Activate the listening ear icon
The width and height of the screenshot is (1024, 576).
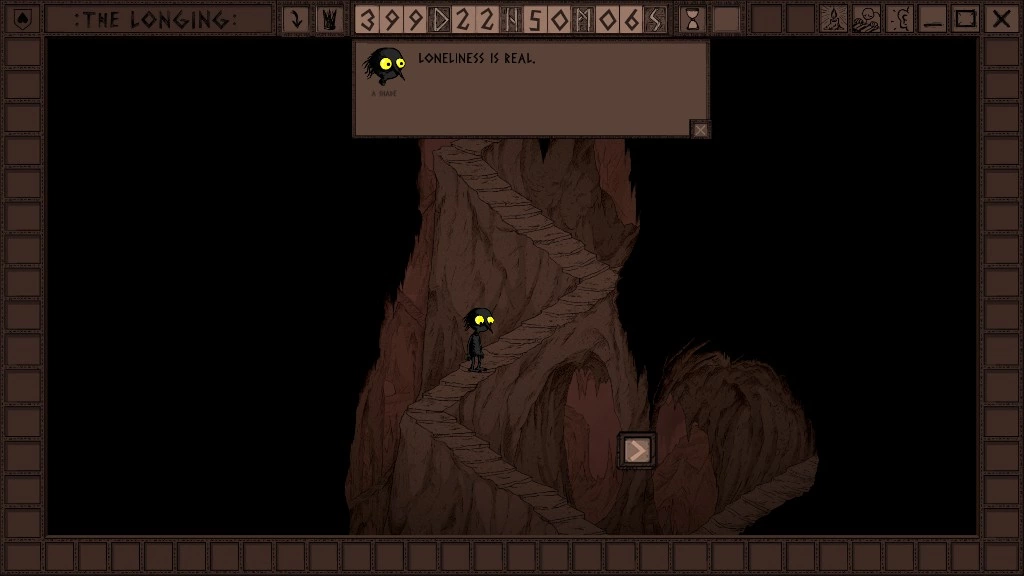pyautogui.click(x=899, y=19)
